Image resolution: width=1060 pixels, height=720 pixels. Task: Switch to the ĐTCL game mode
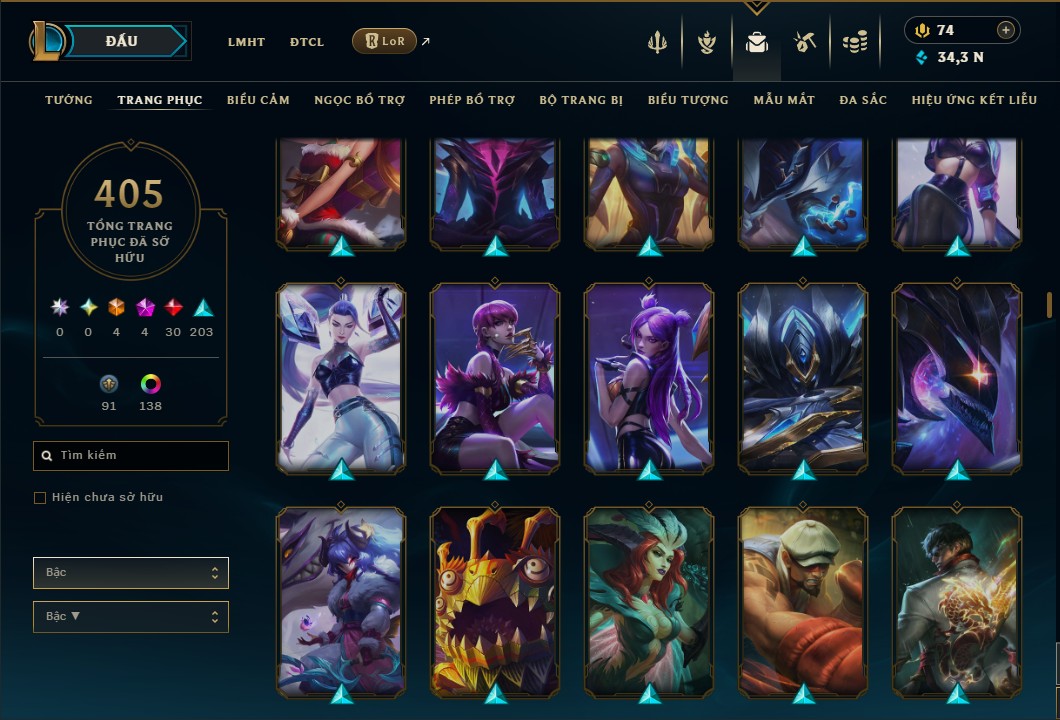pyautogui.click(x=307, y=42)
